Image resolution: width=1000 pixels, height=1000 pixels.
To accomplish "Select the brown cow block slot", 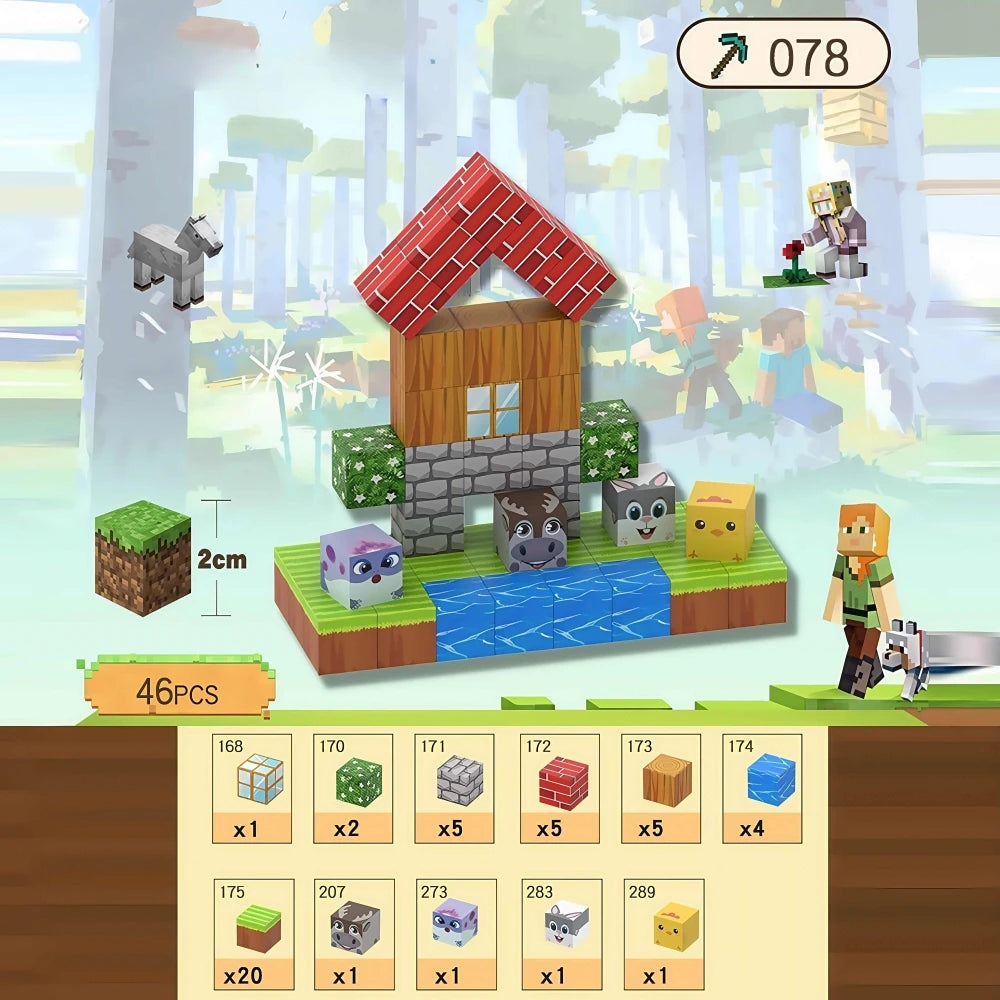I will tap(354, 934).
